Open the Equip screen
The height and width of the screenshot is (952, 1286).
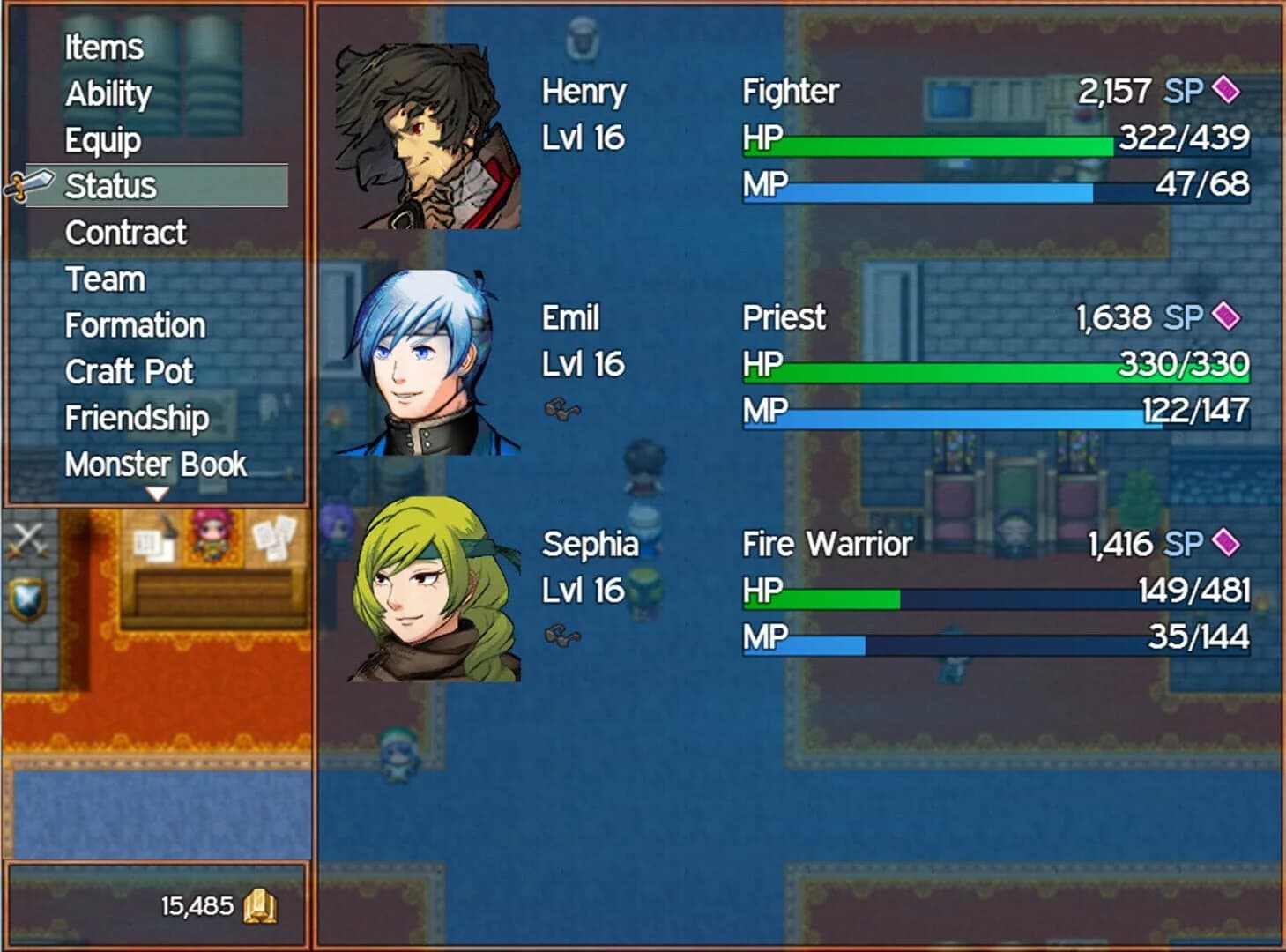101,139
